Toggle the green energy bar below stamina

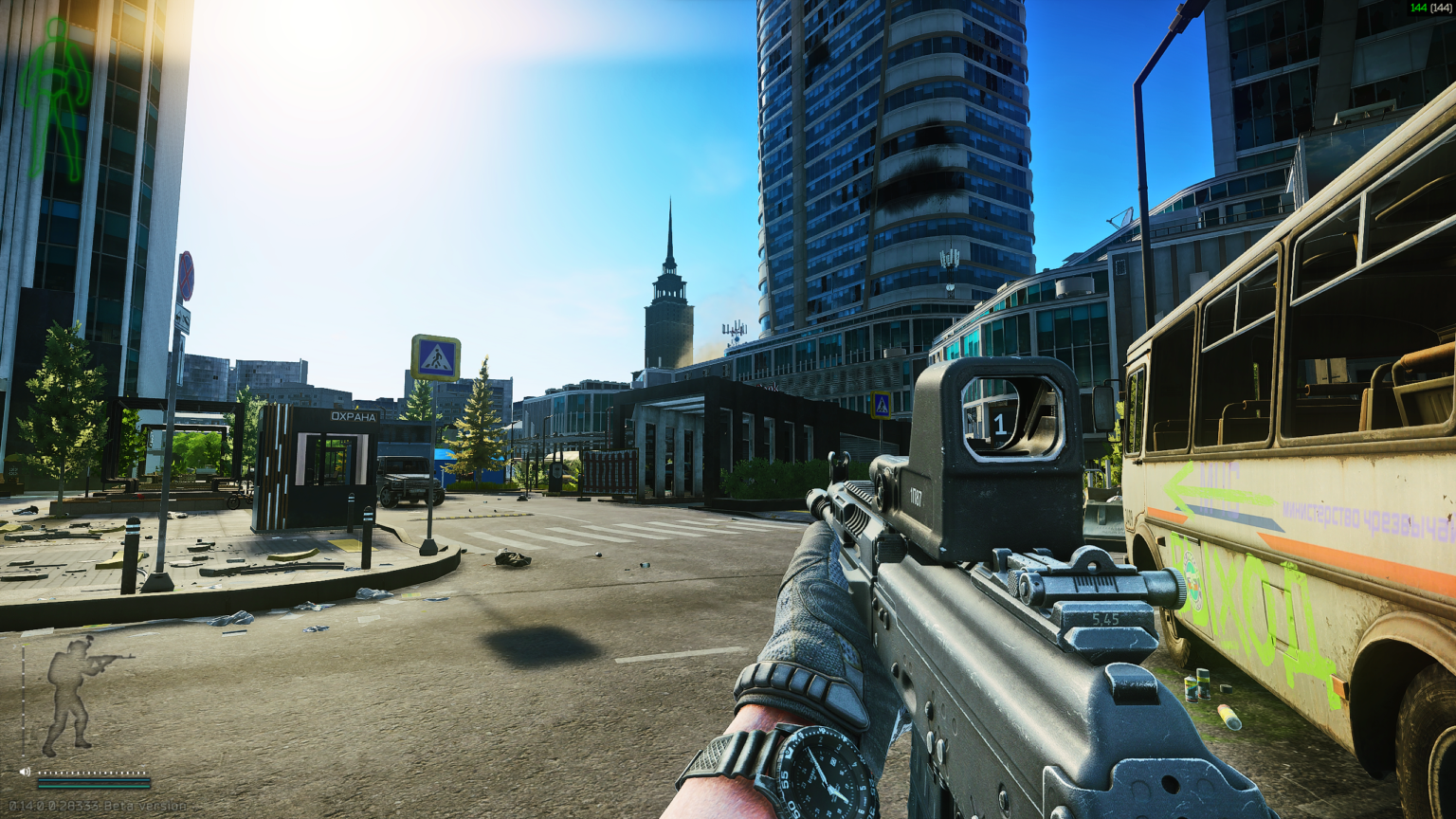coord(95,787)
